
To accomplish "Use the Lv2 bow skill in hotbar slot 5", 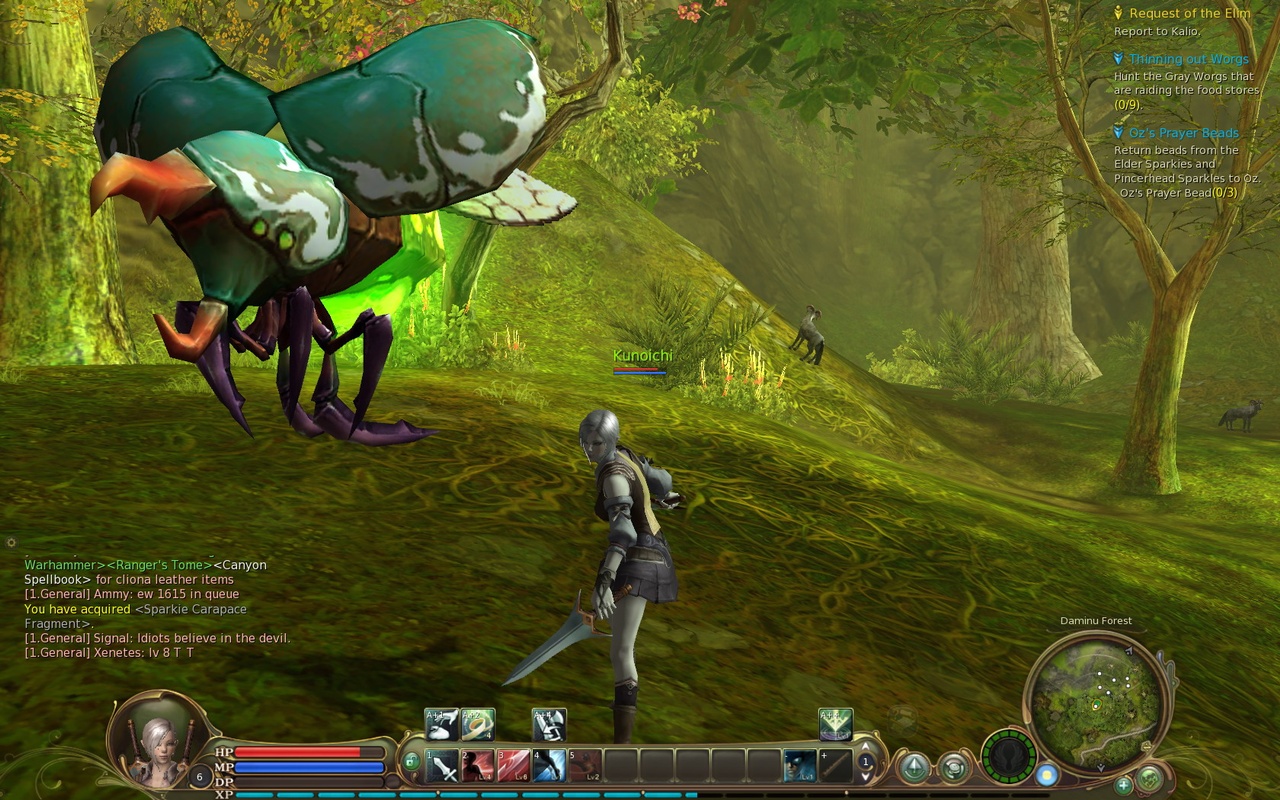I will pos(584,765).
